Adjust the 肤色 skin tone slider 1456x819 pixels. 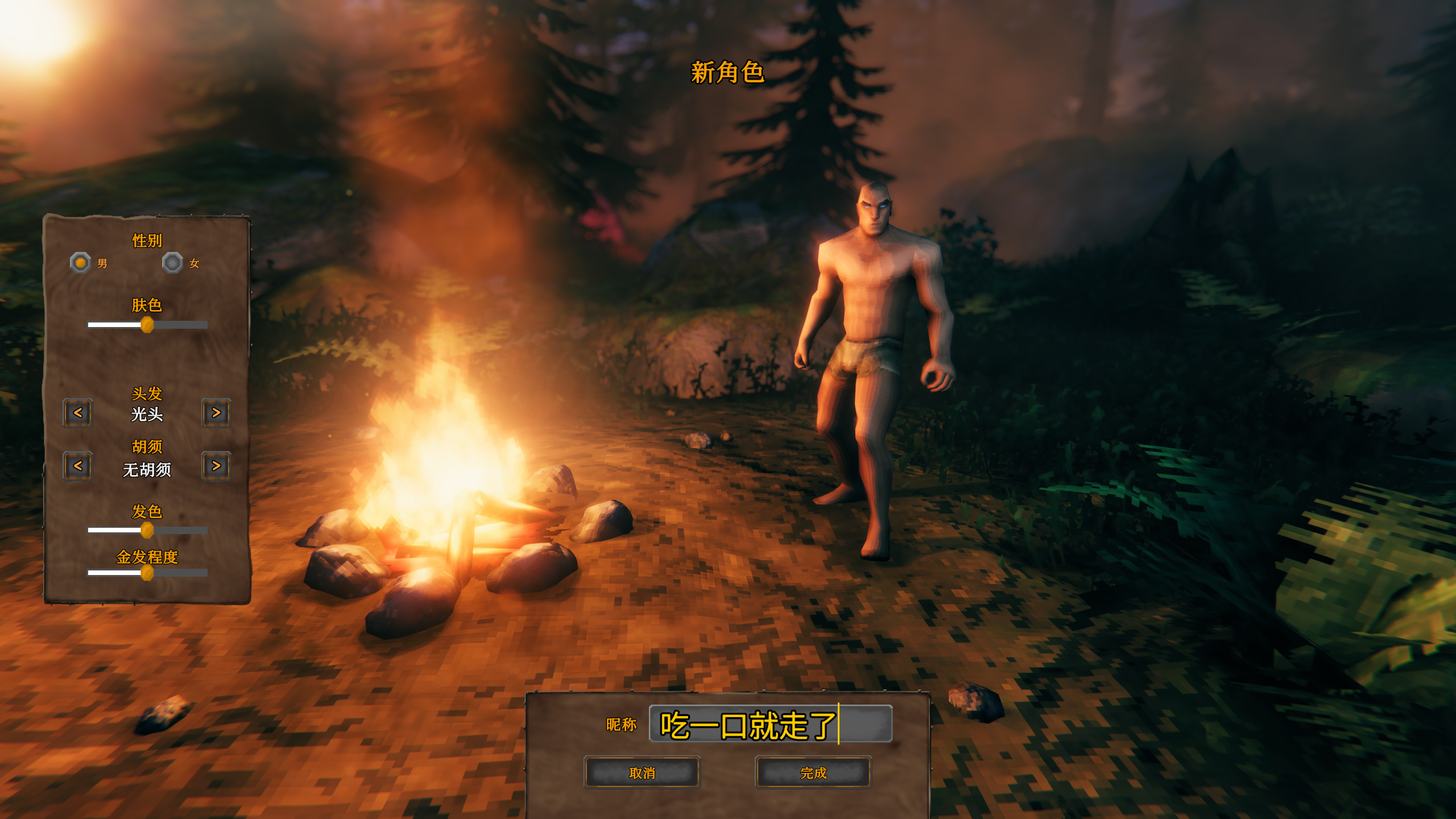pyautogui.click(x=147, y=325)
